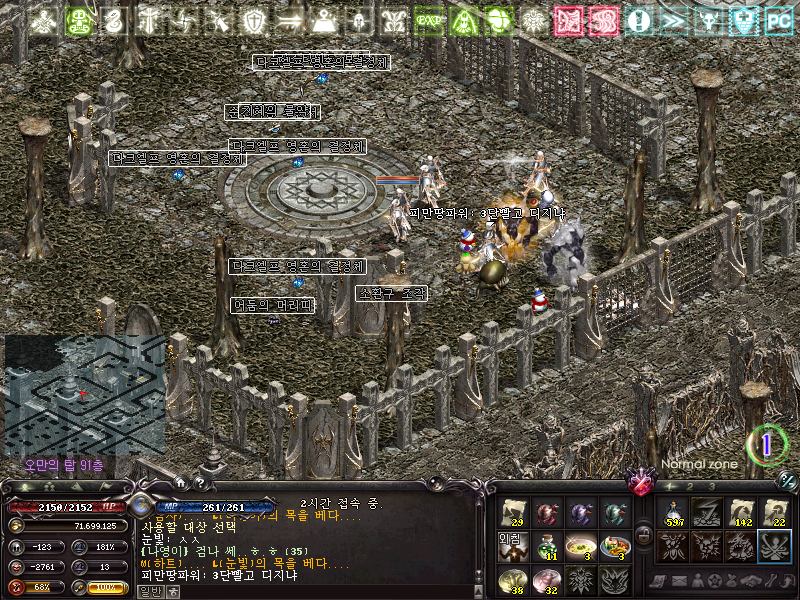This screenshot has height=600, width=800.
Task: Use the gold coin with count 38
Action: pos(513,579)
